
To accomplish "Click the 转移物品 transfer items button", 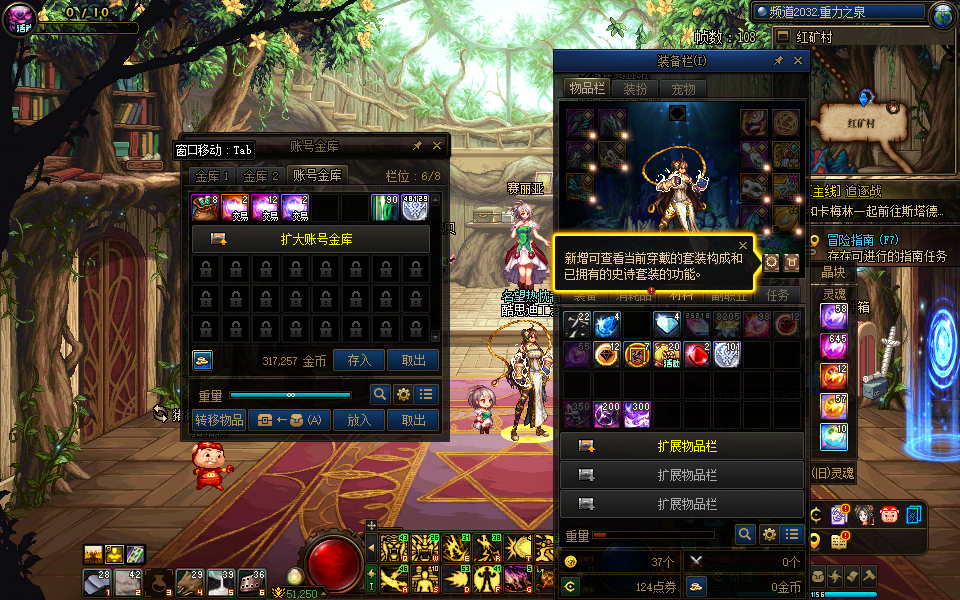I will 219,420.
